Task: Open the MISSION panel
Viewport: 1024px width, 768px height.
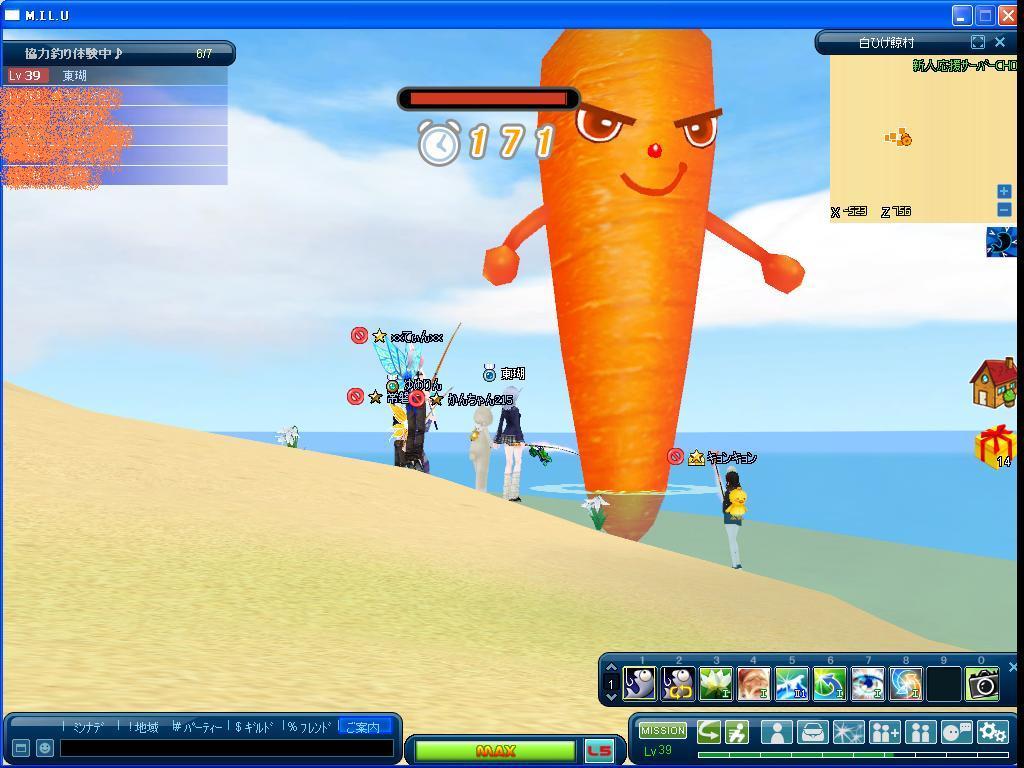Action: pyautogui.click(x=663, y=731)
